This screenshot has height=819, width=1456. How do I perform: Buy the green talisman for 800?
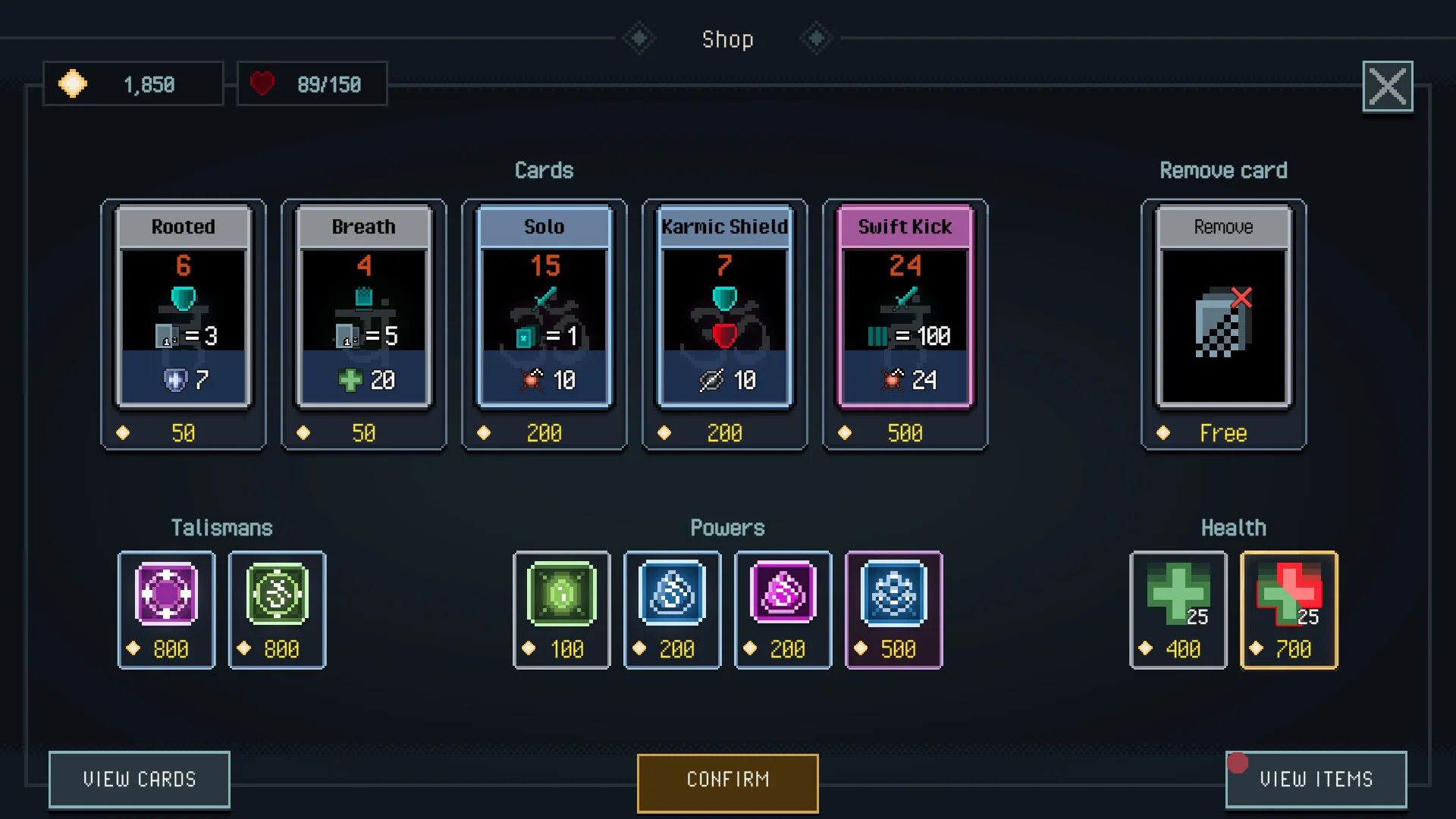(278, 609)
